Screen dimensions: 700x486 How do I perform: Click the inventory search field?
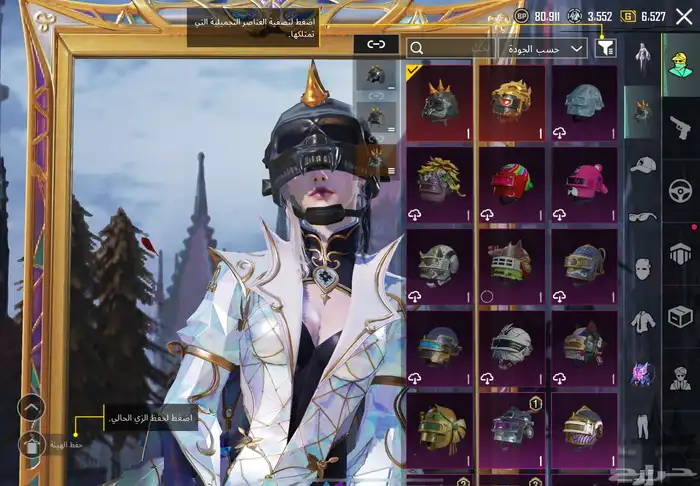pyautogui.click(x=450, y=48)
